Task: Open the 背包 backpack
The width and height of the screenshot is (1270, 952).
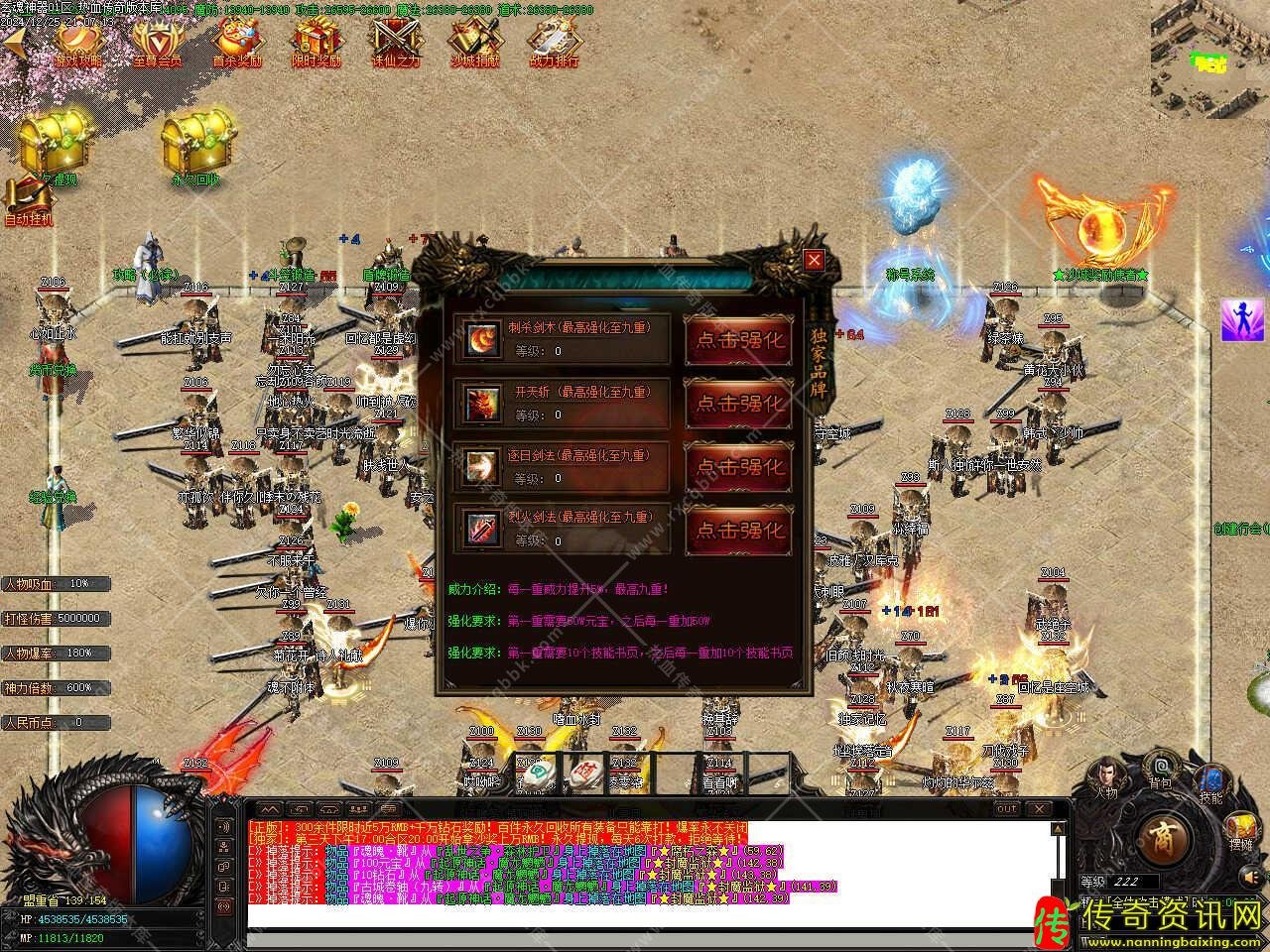Action: pyautogui.click(x=1159, y=770)
